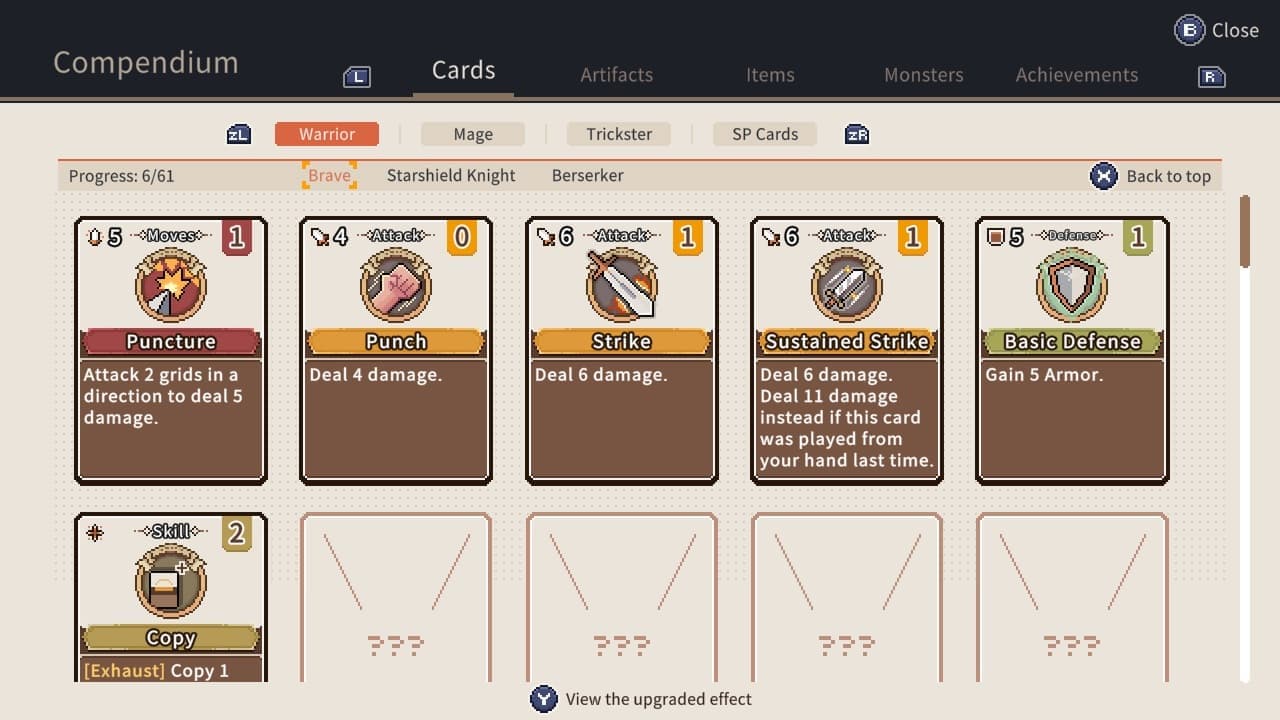This screenshot has width=1280, height=720.
Task: Open the SP Cards section
Action: tap(764, 133)
